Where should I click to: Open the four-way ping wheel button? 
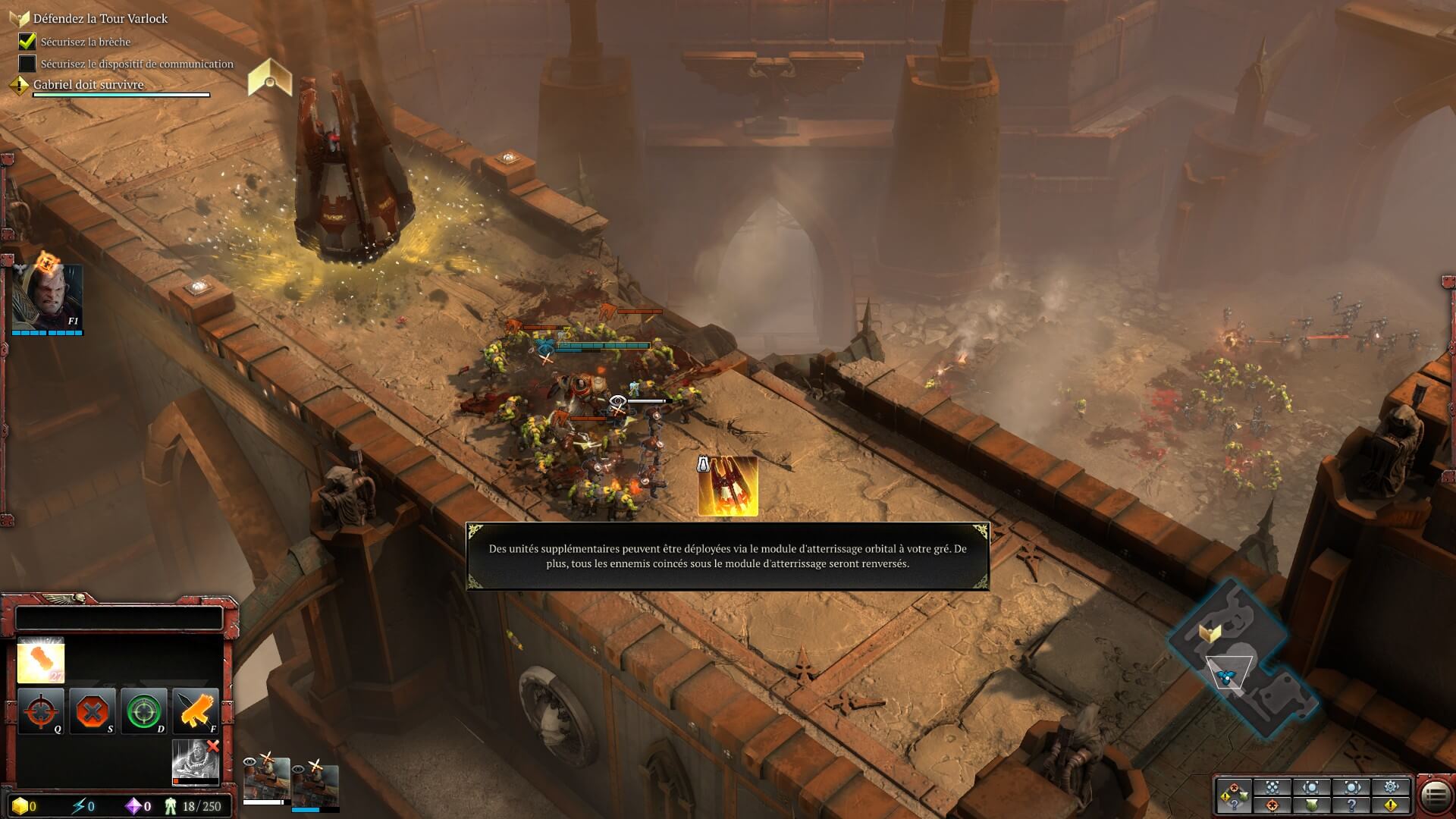pyautogui.click(x=1234, y=796)
